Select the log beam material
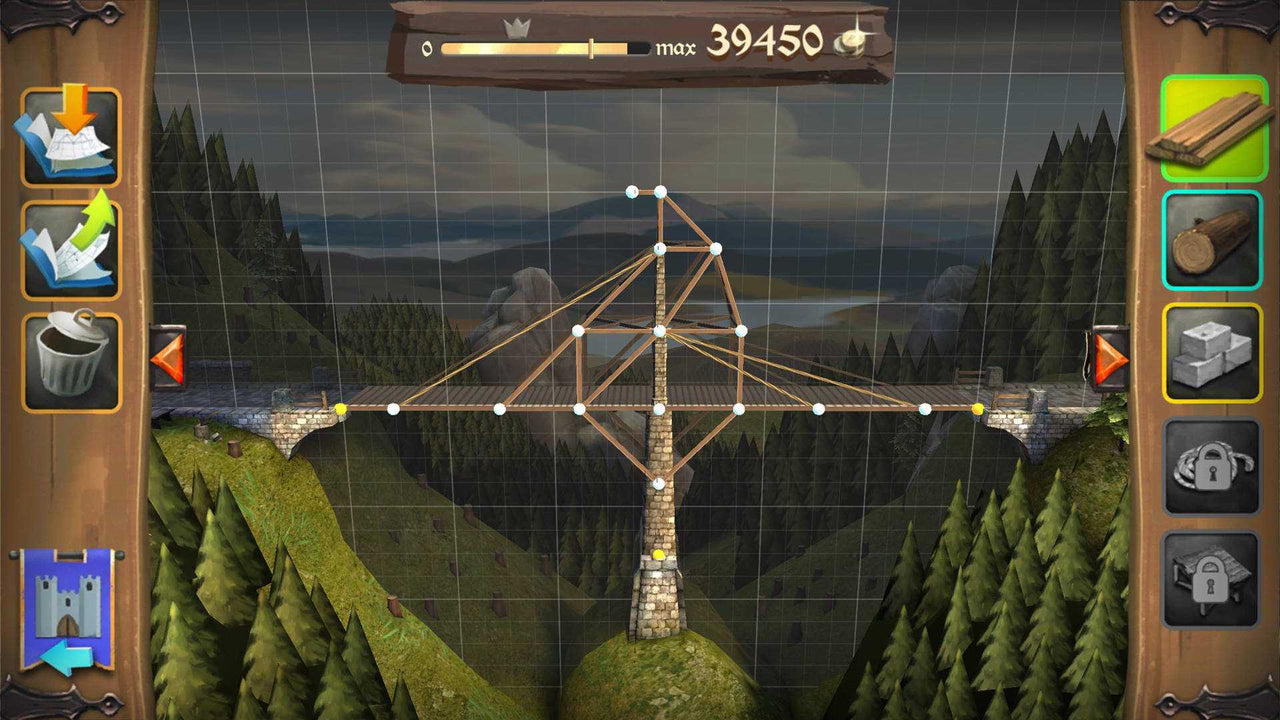Image resolution: width=1280 pixels, height=720 pixels. tap(1211, 240)
